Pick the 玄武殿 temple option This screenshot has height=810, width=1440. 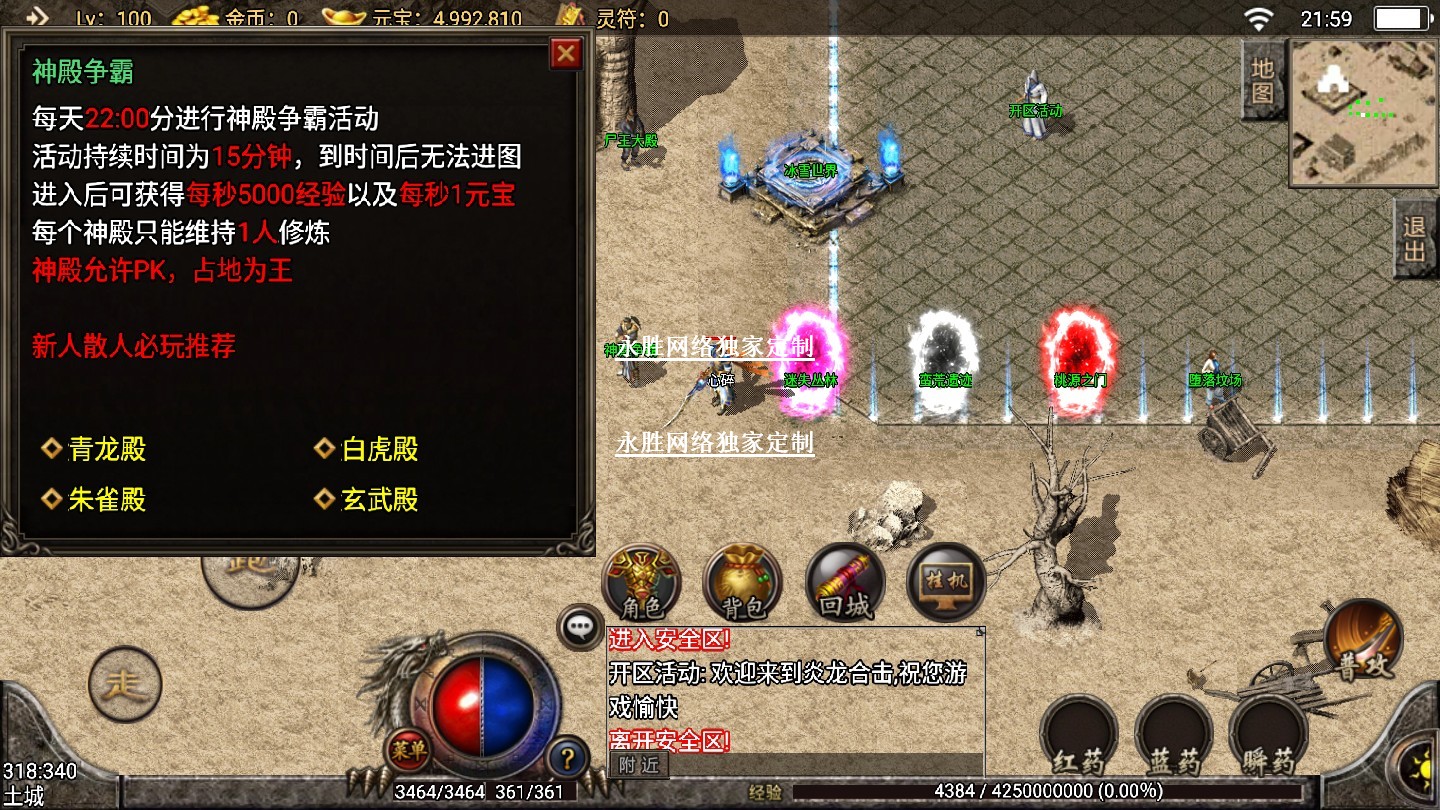tap(379, 500)
